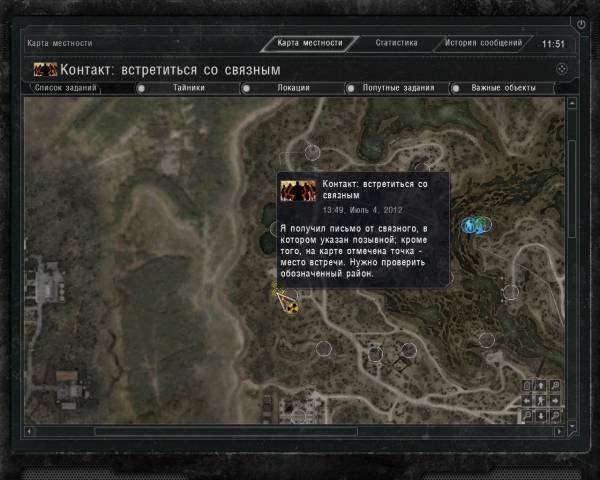The height and width of the screenshot is (480, 600).
Task: Pan the map left with the arrow button
Action: tap(527, 400)
